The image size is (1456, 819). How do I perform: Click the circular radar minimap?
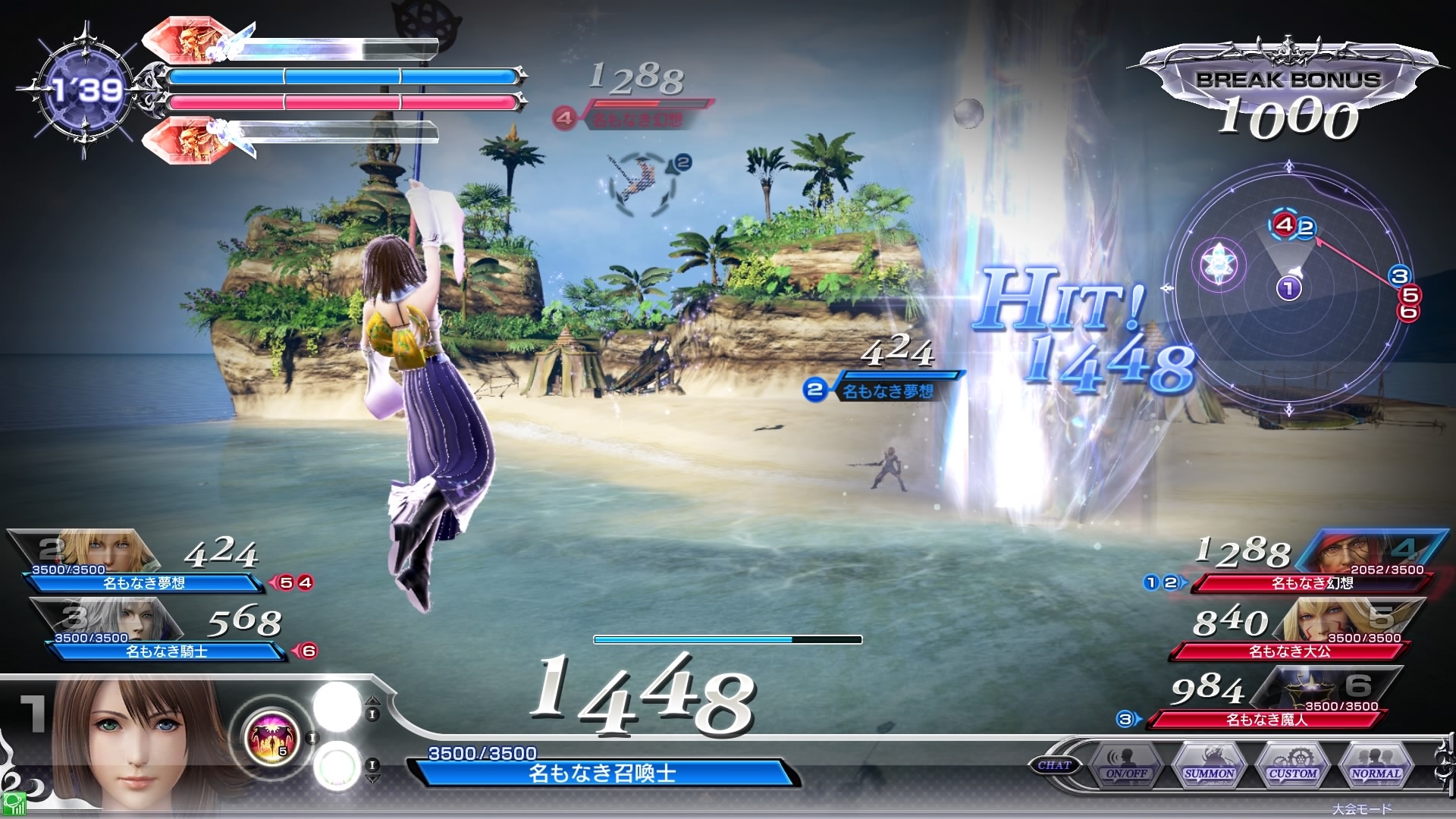(x=1289, y=288)
